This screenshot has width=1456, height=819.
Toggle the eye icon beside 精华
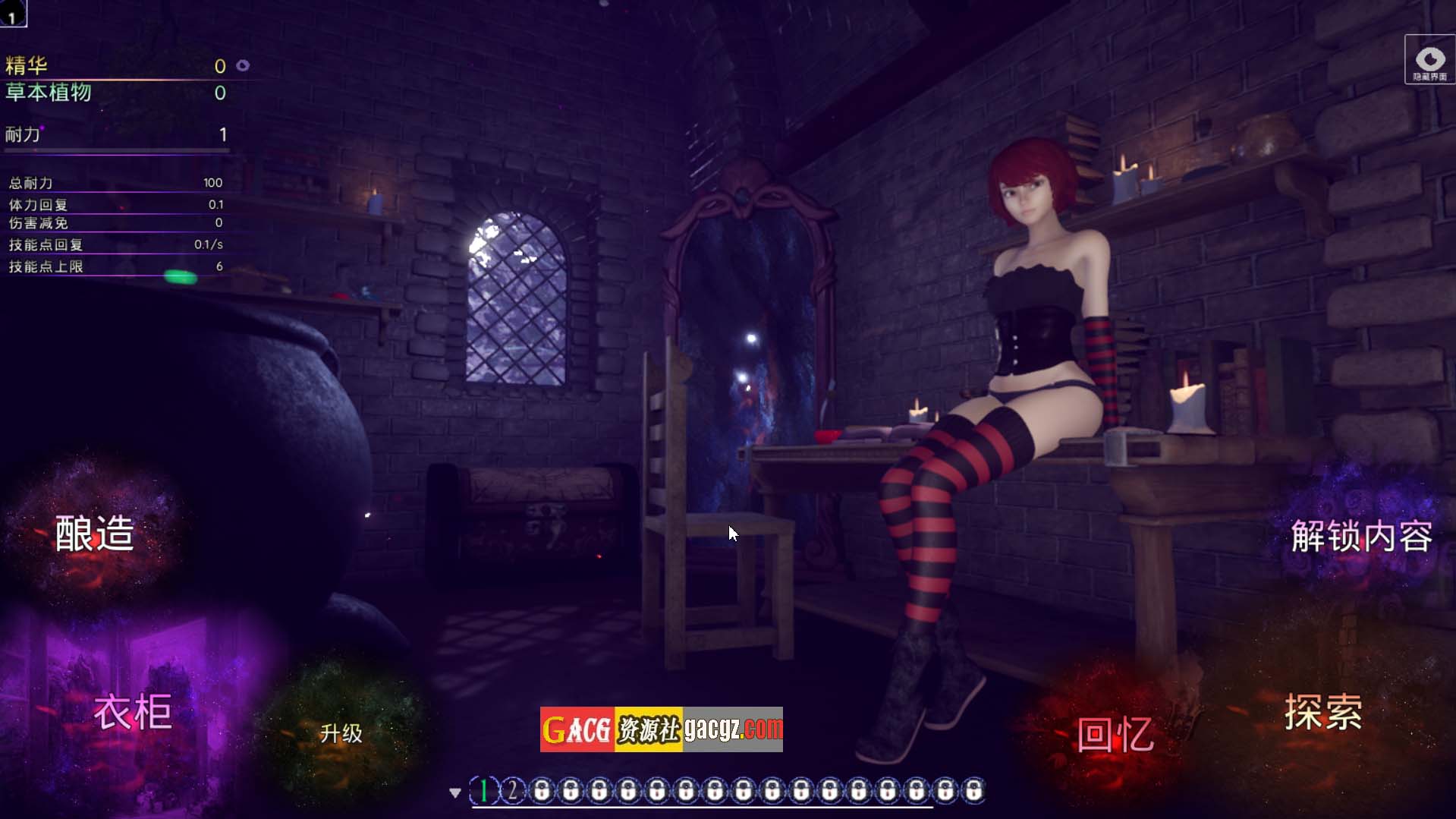[x=243, y=66]
